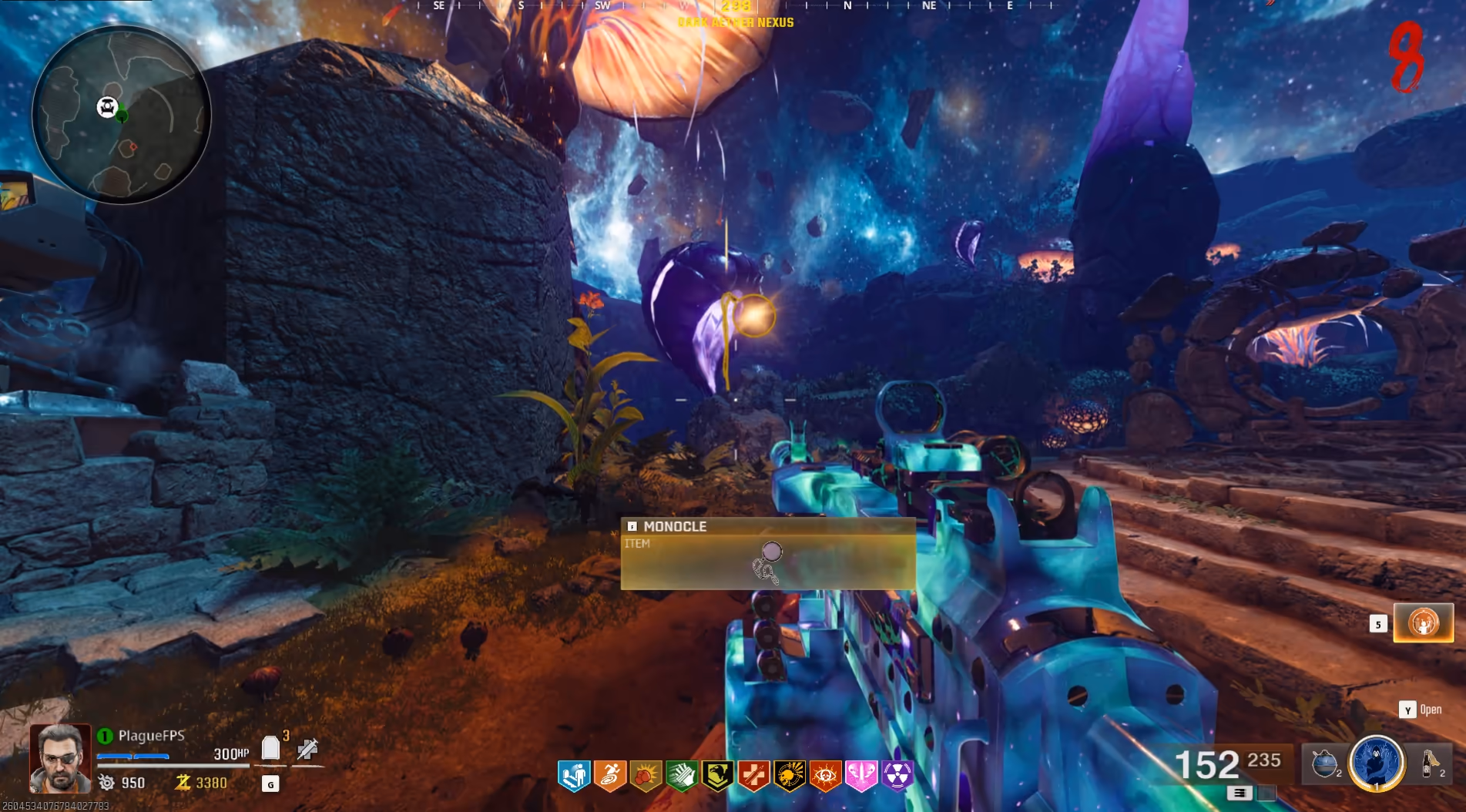Select the pink Elemental Pop perk icon
1466x812 pixels.
tap(861, 776)
